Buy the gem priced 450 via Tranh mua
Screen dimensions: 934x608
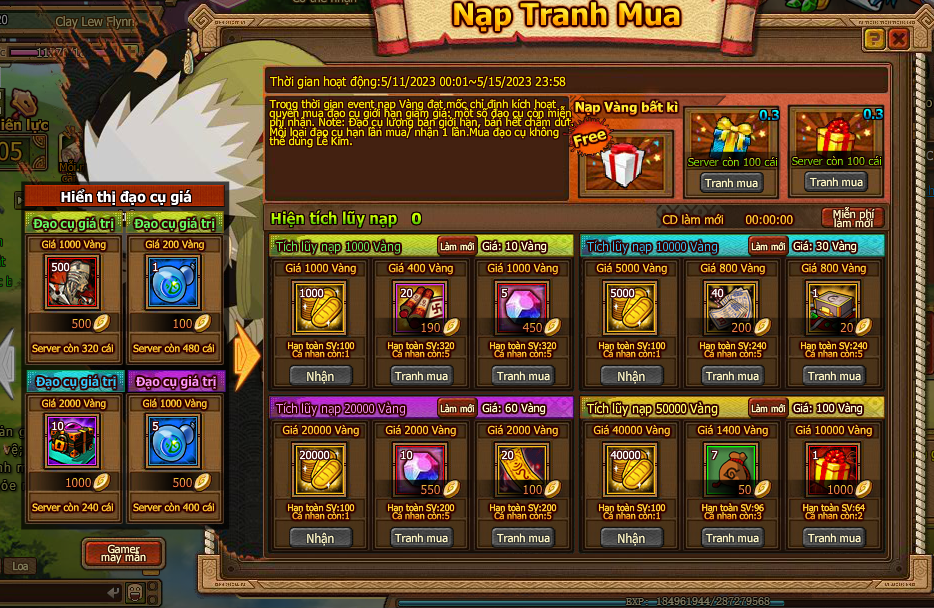[x=524, y=376]
